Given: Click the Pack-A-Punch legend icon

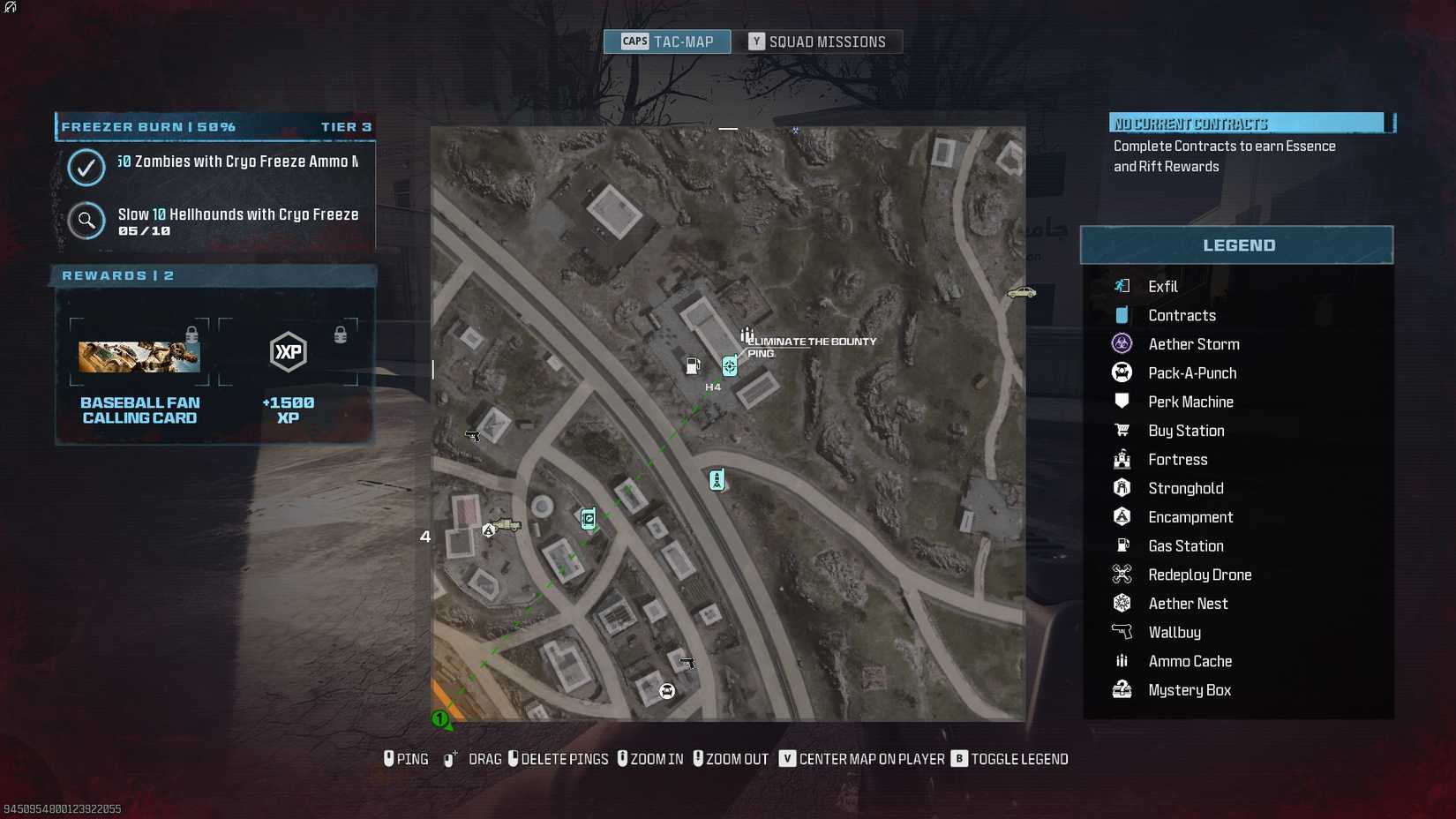Looking at the screenshot, I should tap(1121, 372).
